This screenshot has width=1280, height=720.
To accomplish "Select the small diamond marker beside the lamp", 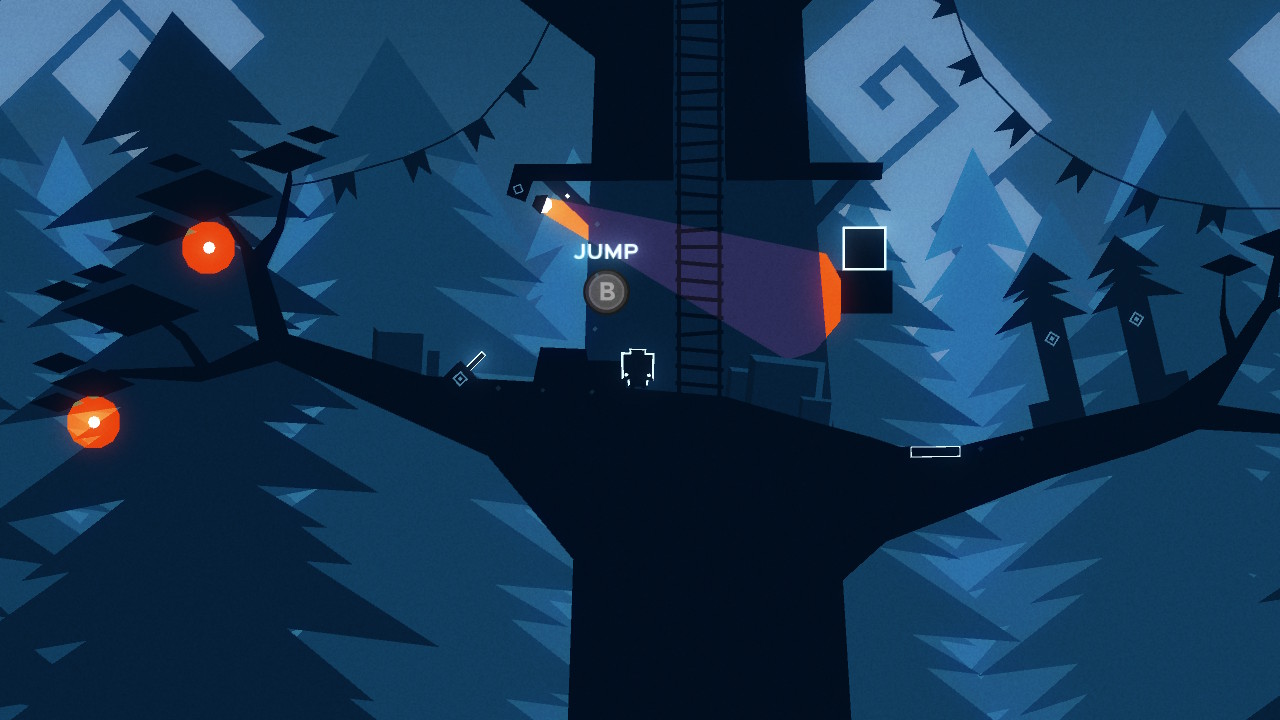I will [x=518, y=188].
